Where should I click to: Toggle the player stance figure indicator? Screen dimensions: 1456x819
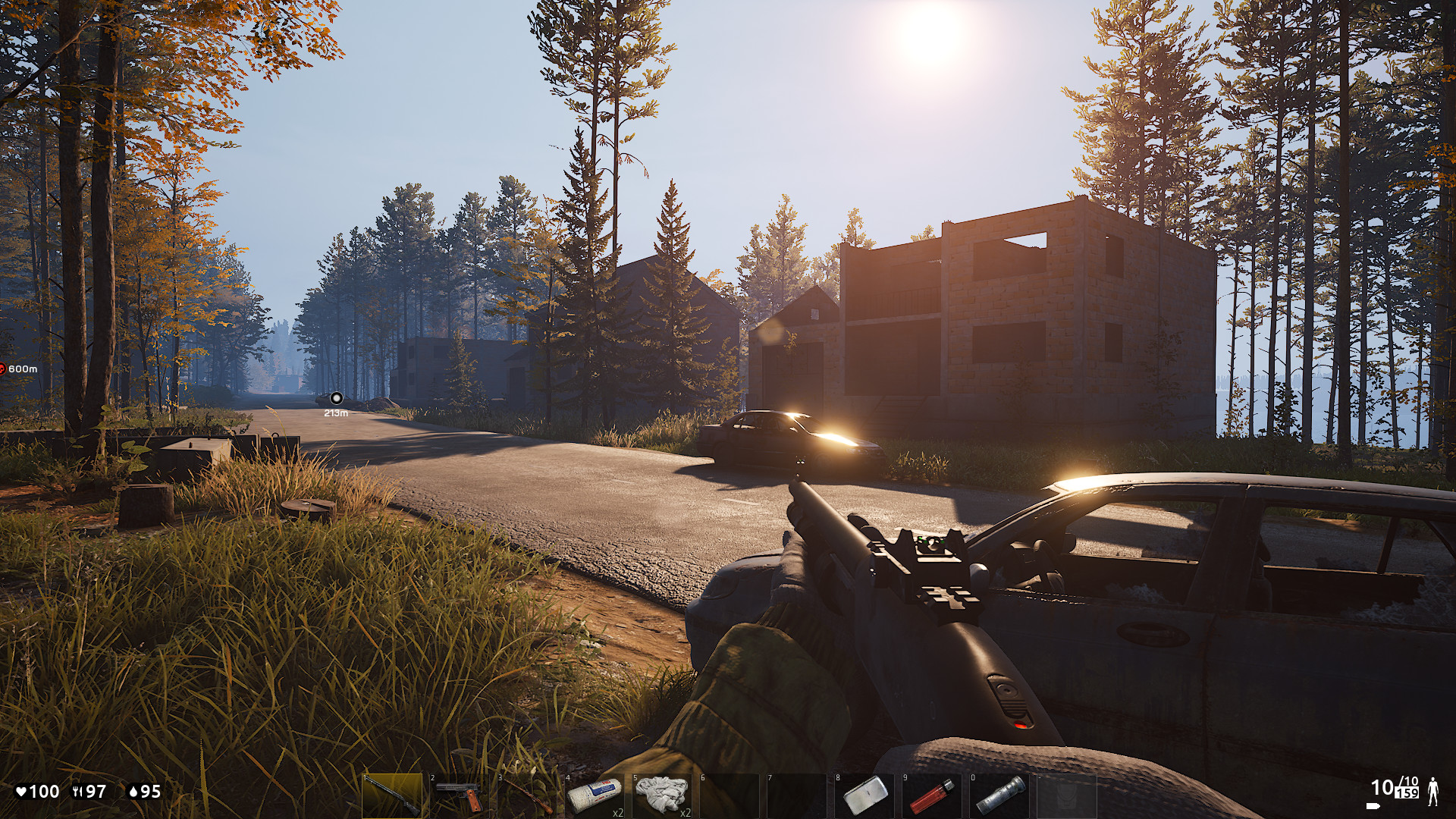(x=1433, y=792)
